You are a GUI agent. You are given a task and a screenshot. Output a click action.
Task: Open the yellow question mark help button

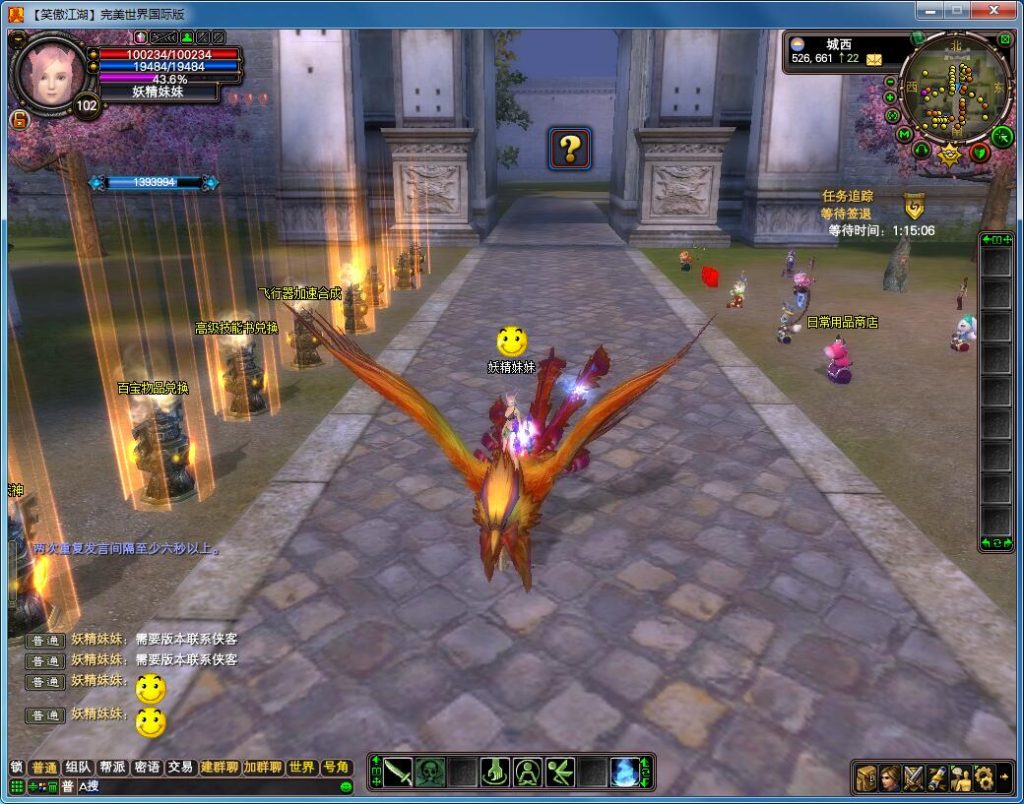click(570, 149)
